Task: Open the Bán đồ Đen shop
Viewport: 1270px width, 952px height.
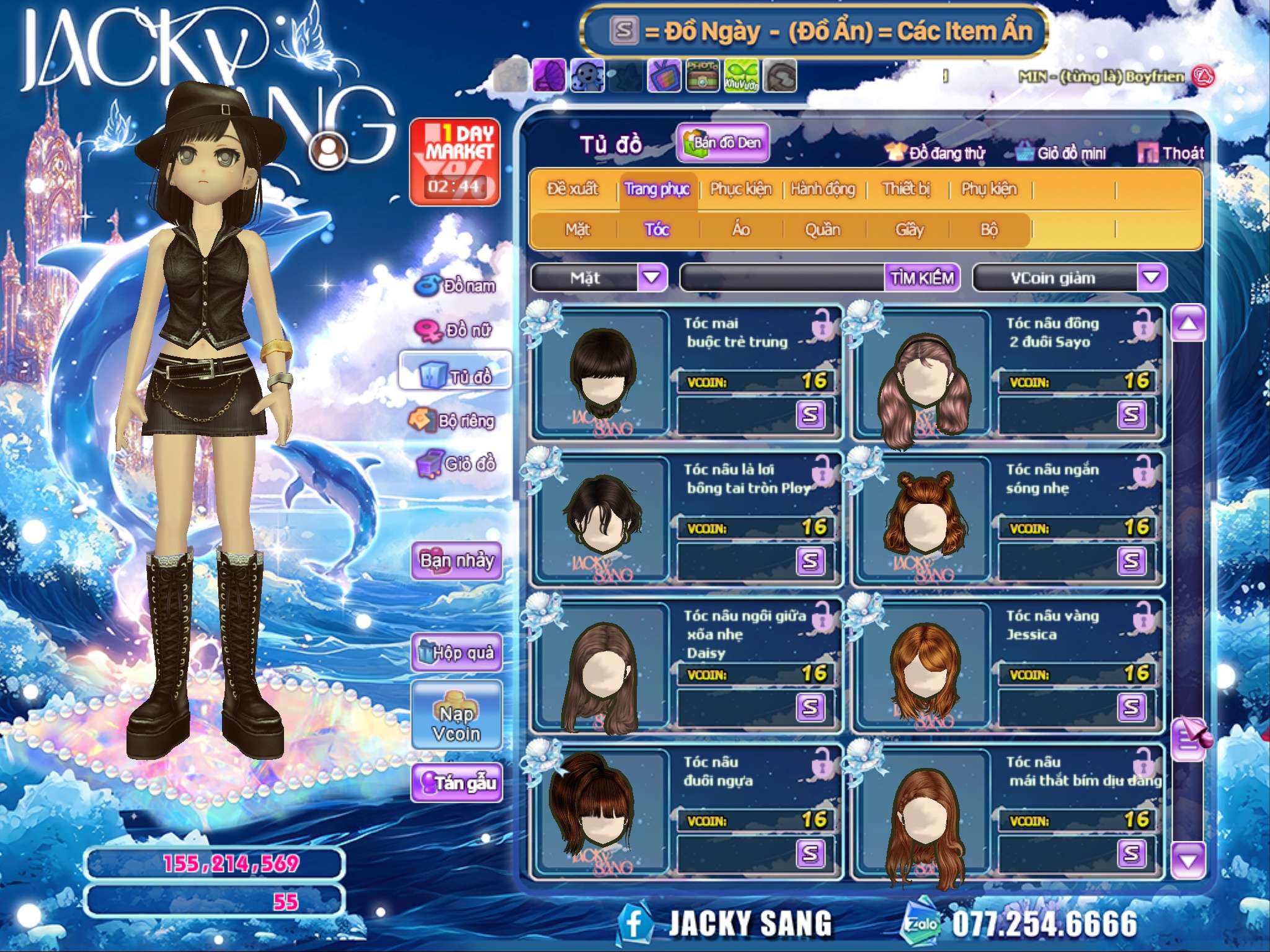Action: [x=723, y=143]
